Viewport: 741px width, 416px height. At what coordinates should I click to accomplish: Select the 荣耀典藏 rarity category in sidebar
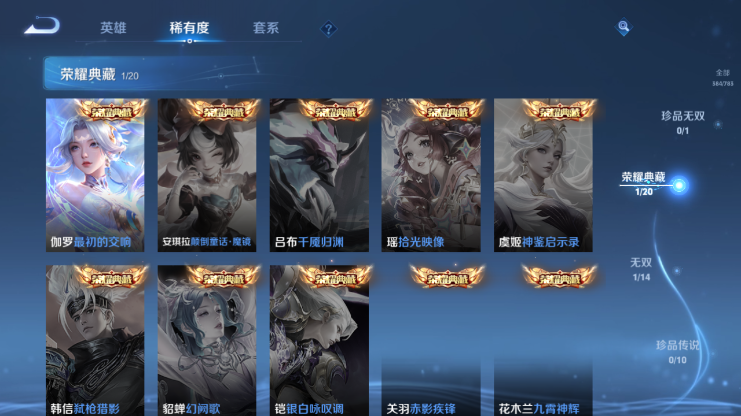[645, 183]
